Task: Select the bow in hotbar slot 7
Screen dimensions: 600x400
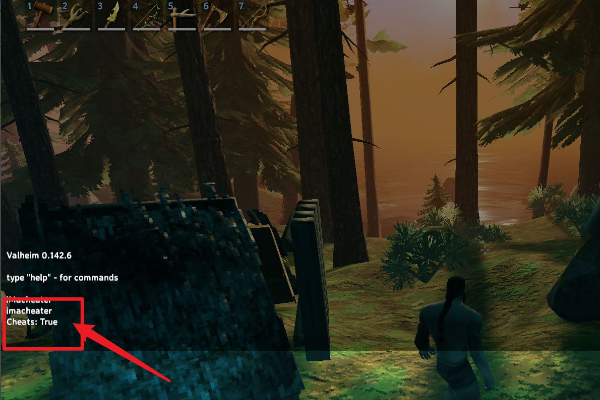Action: tap(253, 16)
